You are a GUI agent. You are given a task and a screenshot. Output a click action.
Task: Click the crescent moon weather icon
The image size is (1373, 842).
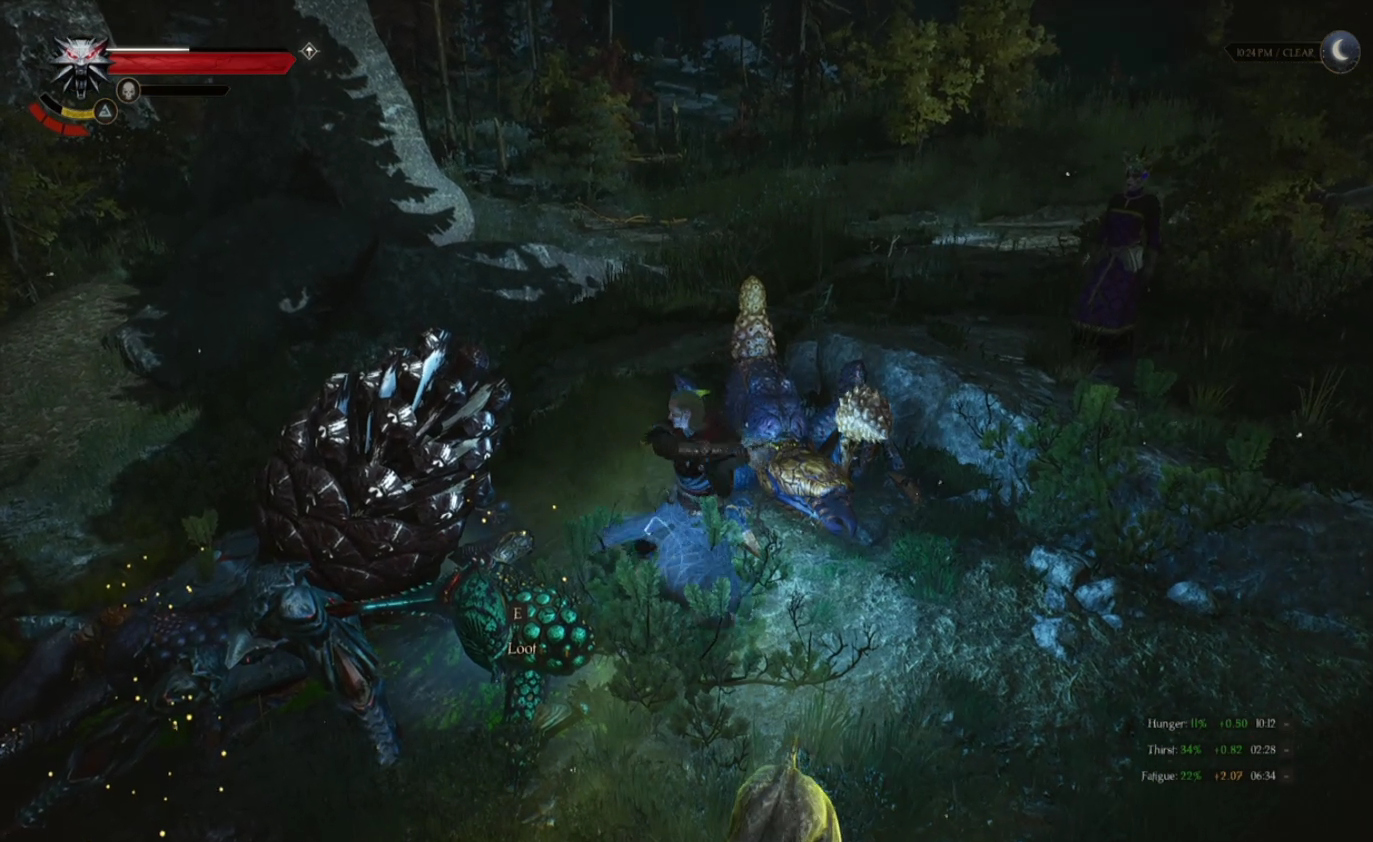point(1340,51)
